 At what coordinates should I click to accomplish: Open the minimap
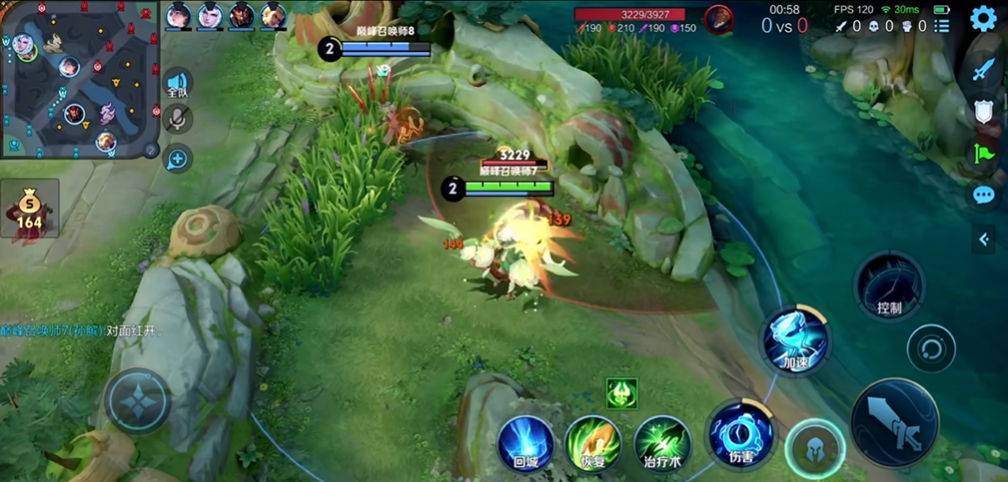78,78
